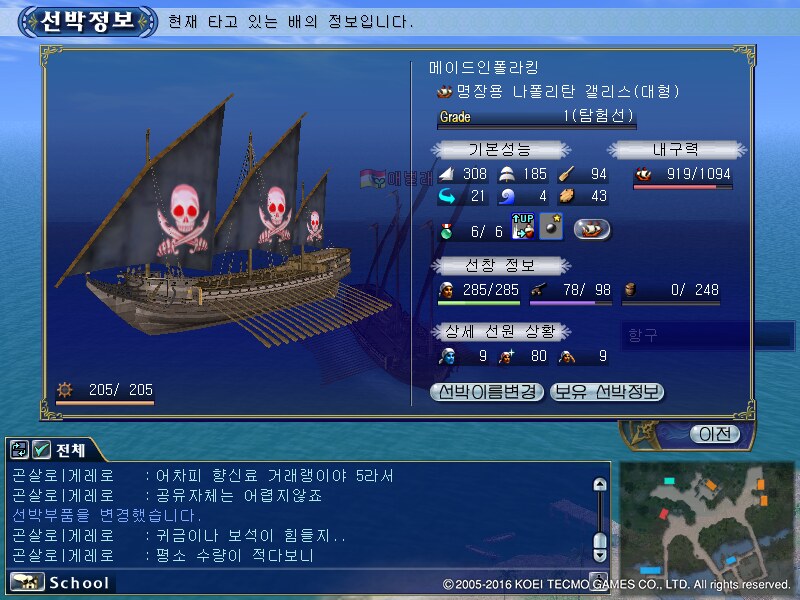Click the minimap of the port
Image resolution: width=800 pixels, height=600 pixels.
pos(708,518)
